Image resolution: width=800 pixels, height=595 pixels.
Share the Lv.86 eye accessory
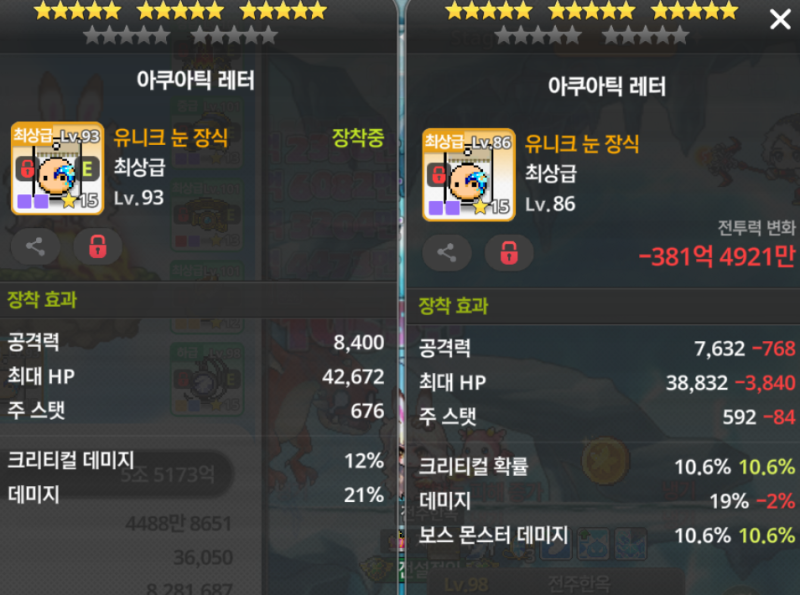(x=447, y=253)
